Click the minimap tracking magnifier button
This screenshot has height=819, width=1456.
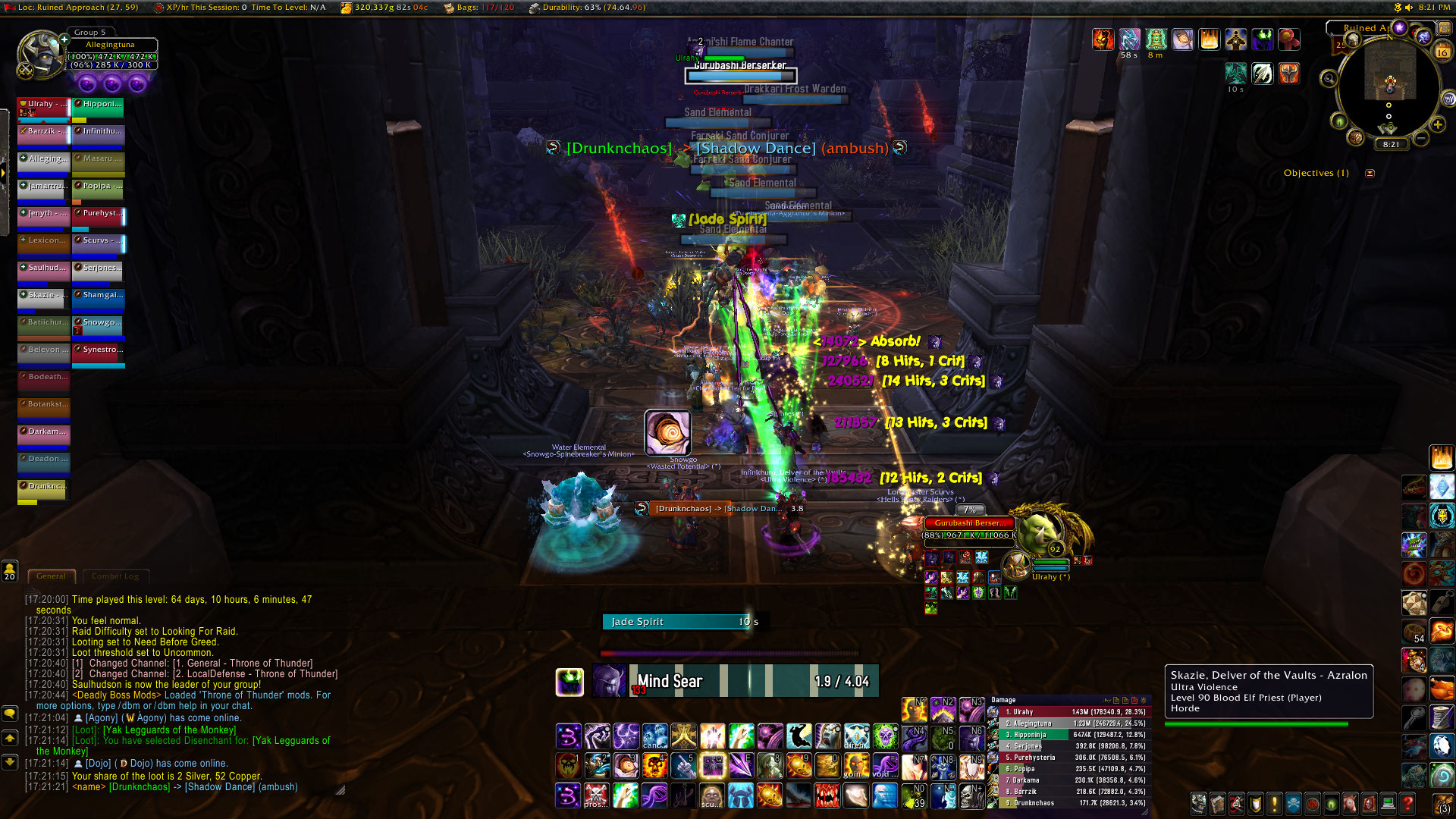(x=1329, y=79)
